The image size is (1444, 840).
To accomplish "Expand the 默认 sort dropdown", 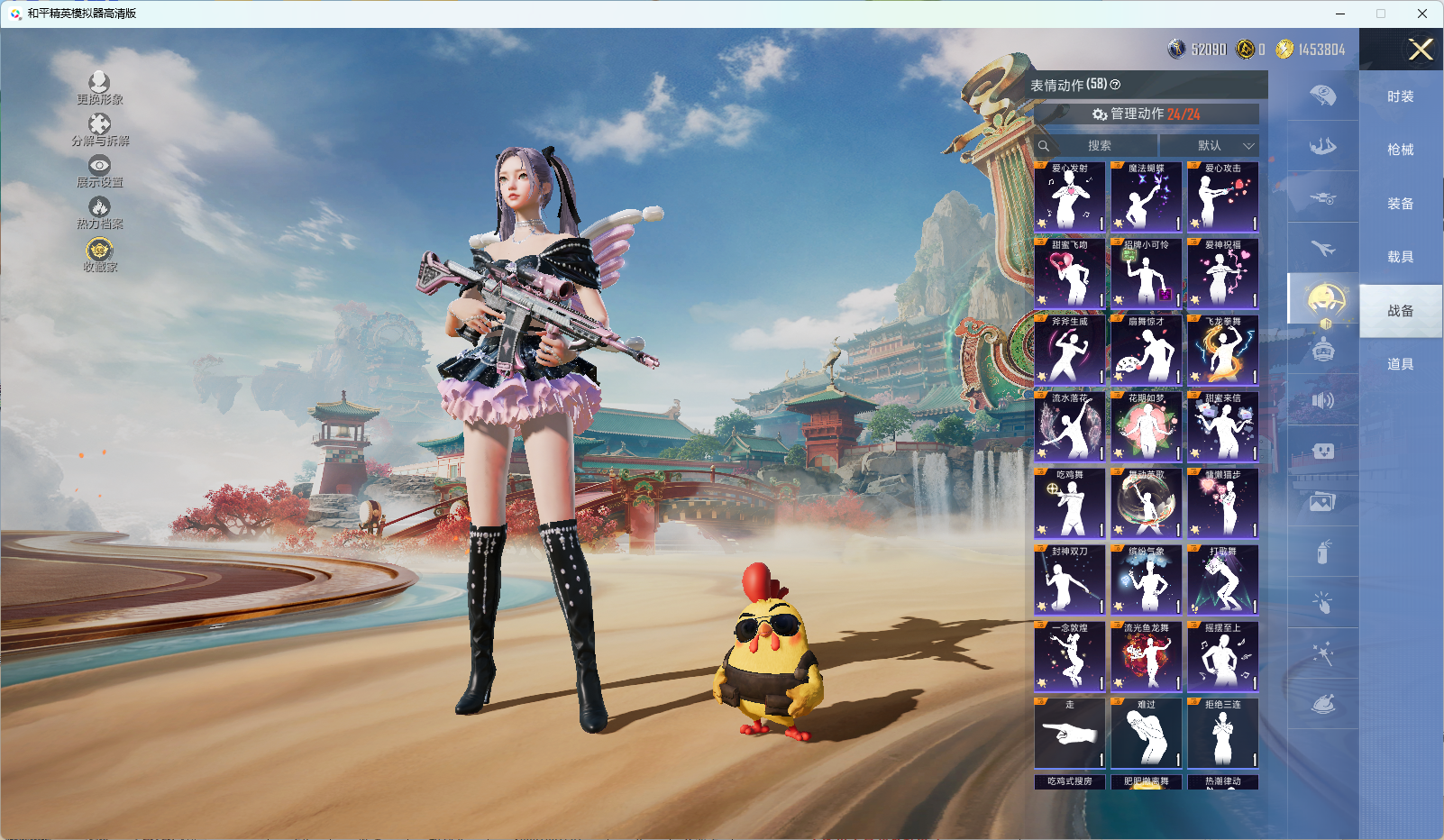I will [x=1210, y=145].
